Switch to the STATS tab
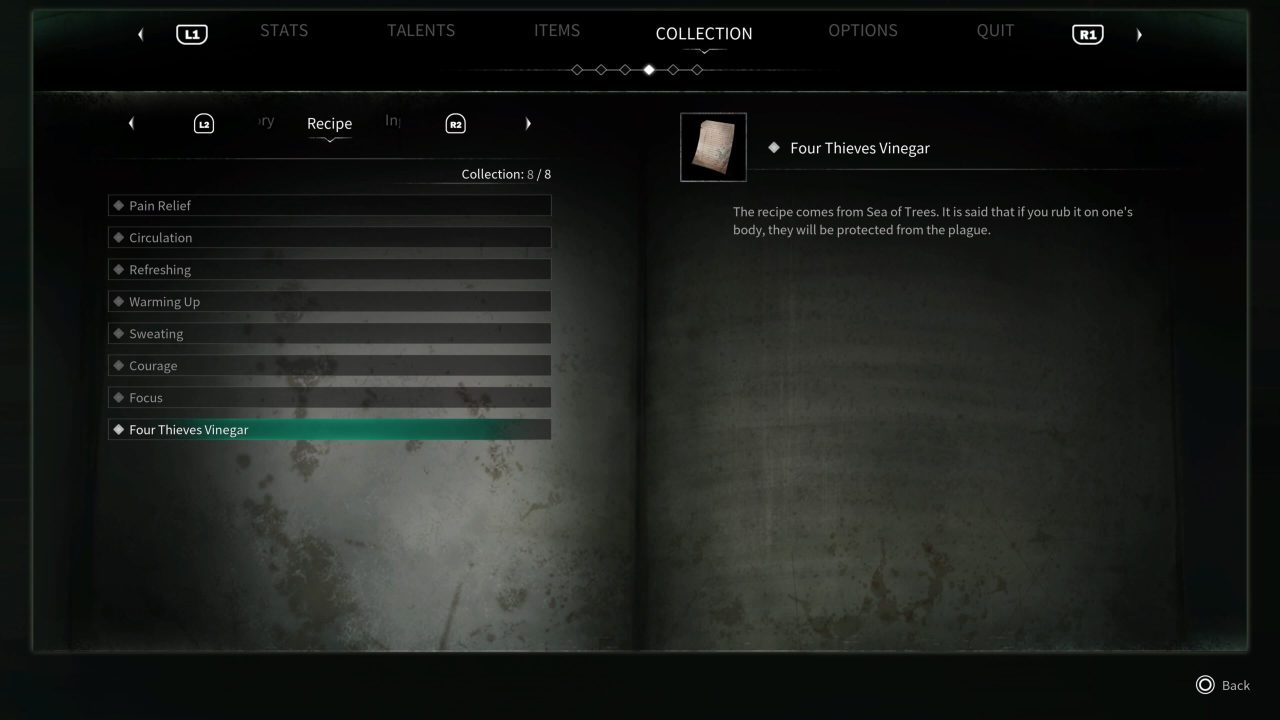This screenshot has width=1280, height=720. pos(284,30)
